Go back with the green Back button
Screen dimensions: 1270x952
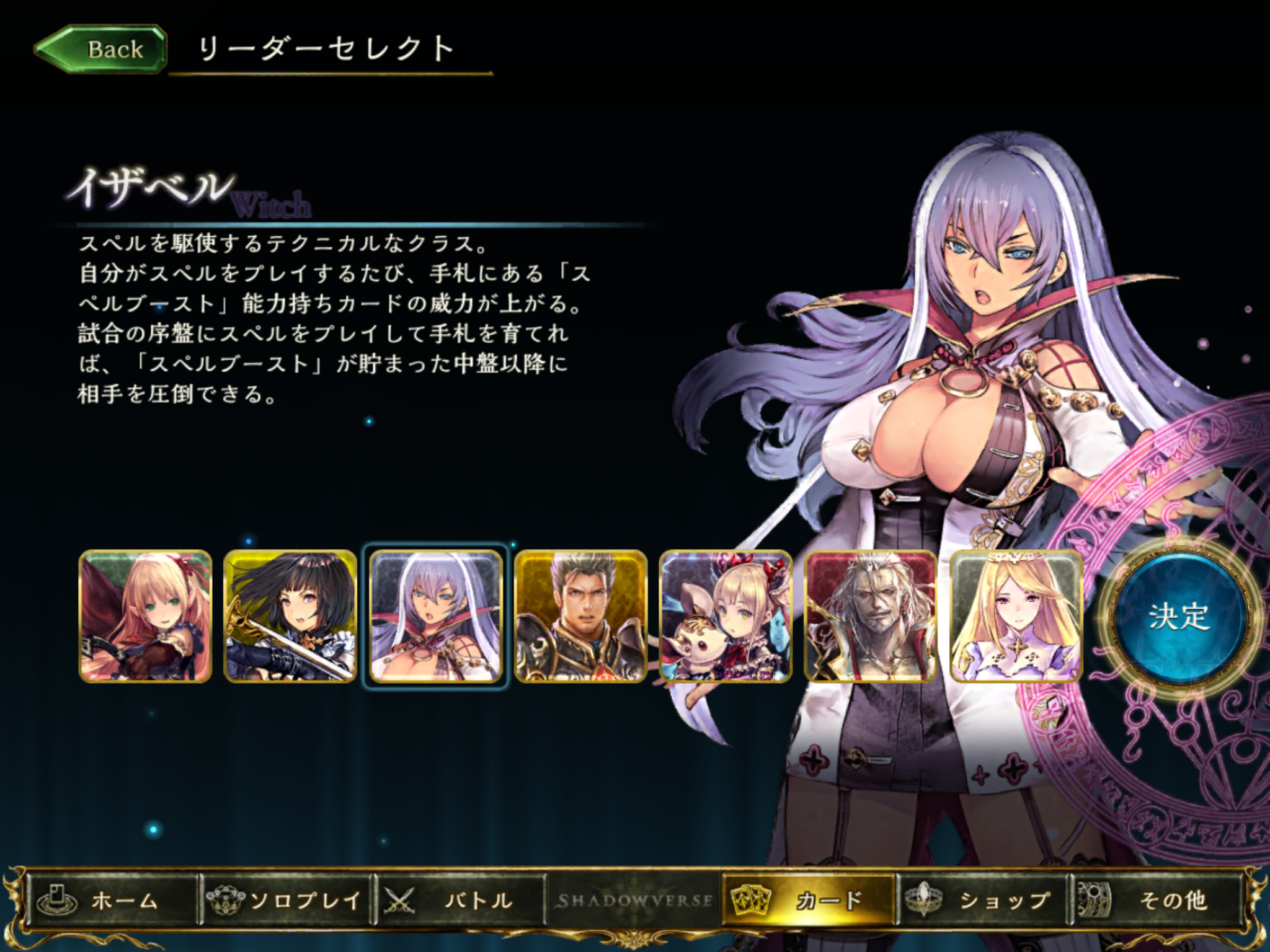101,50
